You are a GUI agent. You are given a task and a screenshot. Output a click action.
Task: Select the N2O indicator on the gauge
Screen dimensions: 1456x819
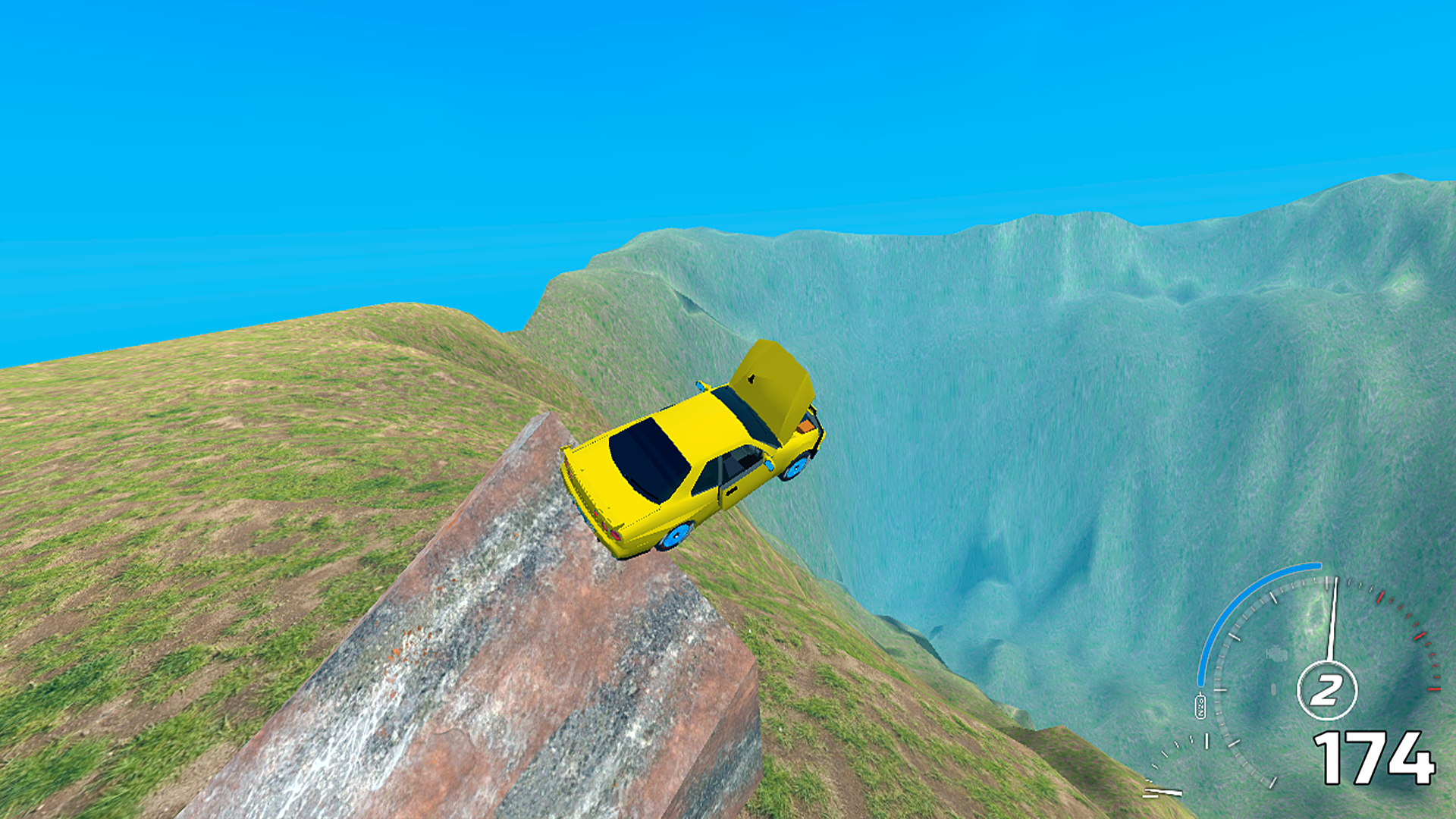(x=1200, y=705)
